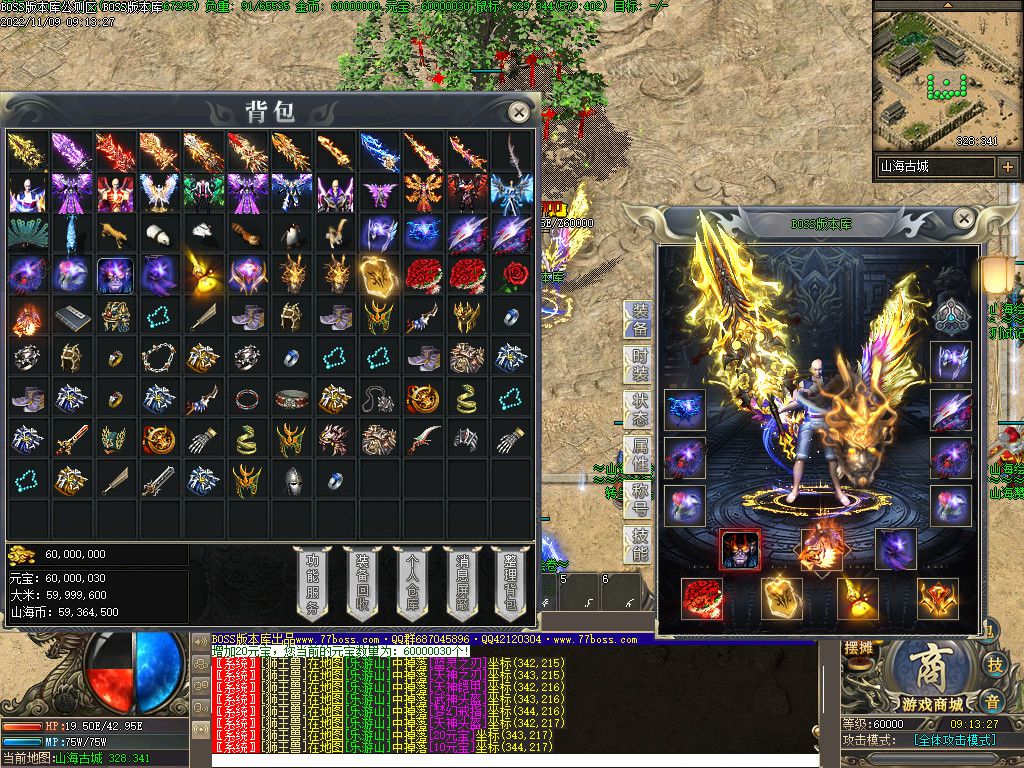This screenshot has width=1024, height=768.
Task: Sort the bag with 整理背包
Action: pos(510,584)
